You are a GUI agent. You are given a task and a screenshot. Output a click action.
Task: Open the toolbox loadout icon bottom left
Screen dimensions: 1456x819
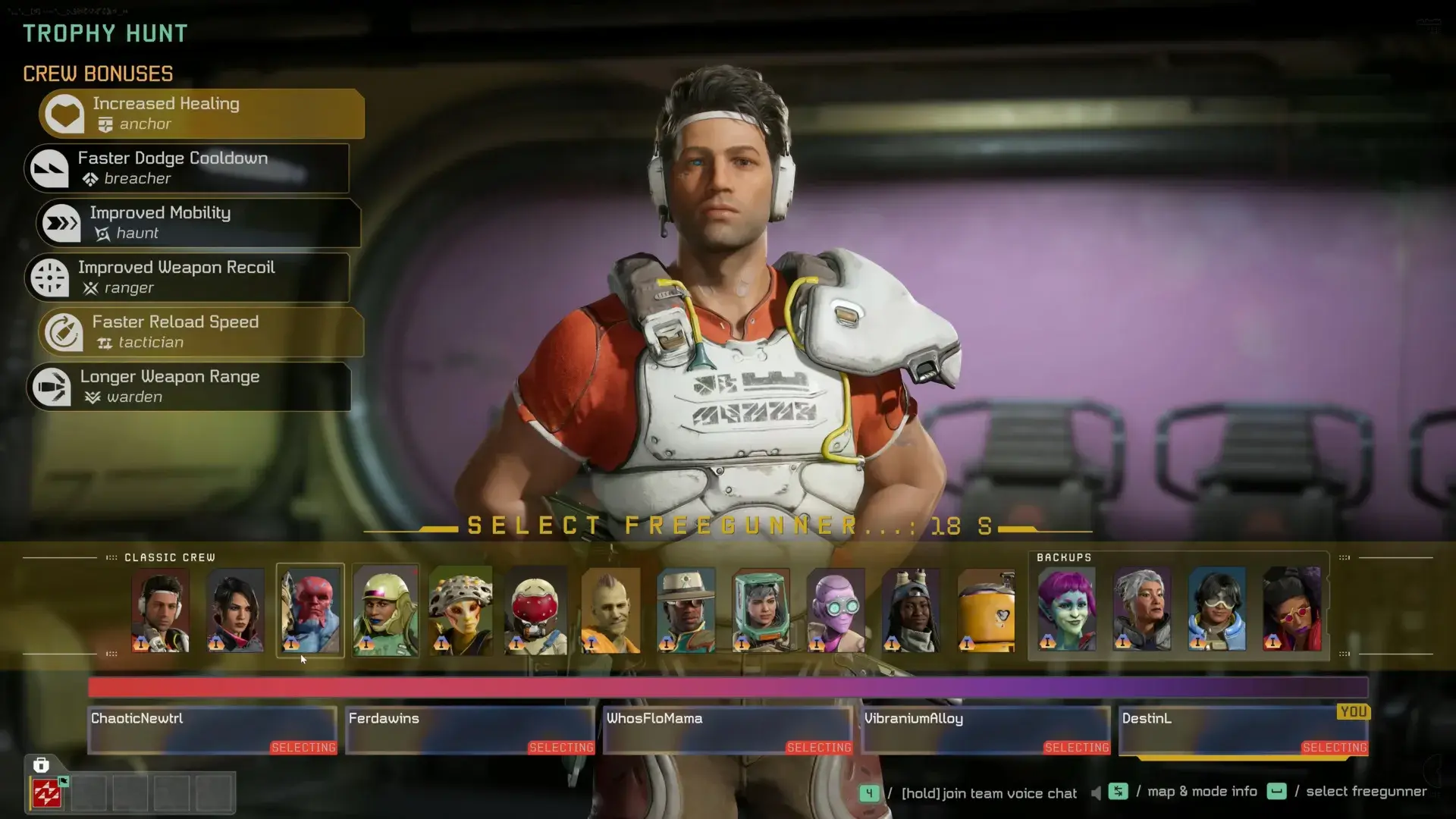click(x=40, y=764)
